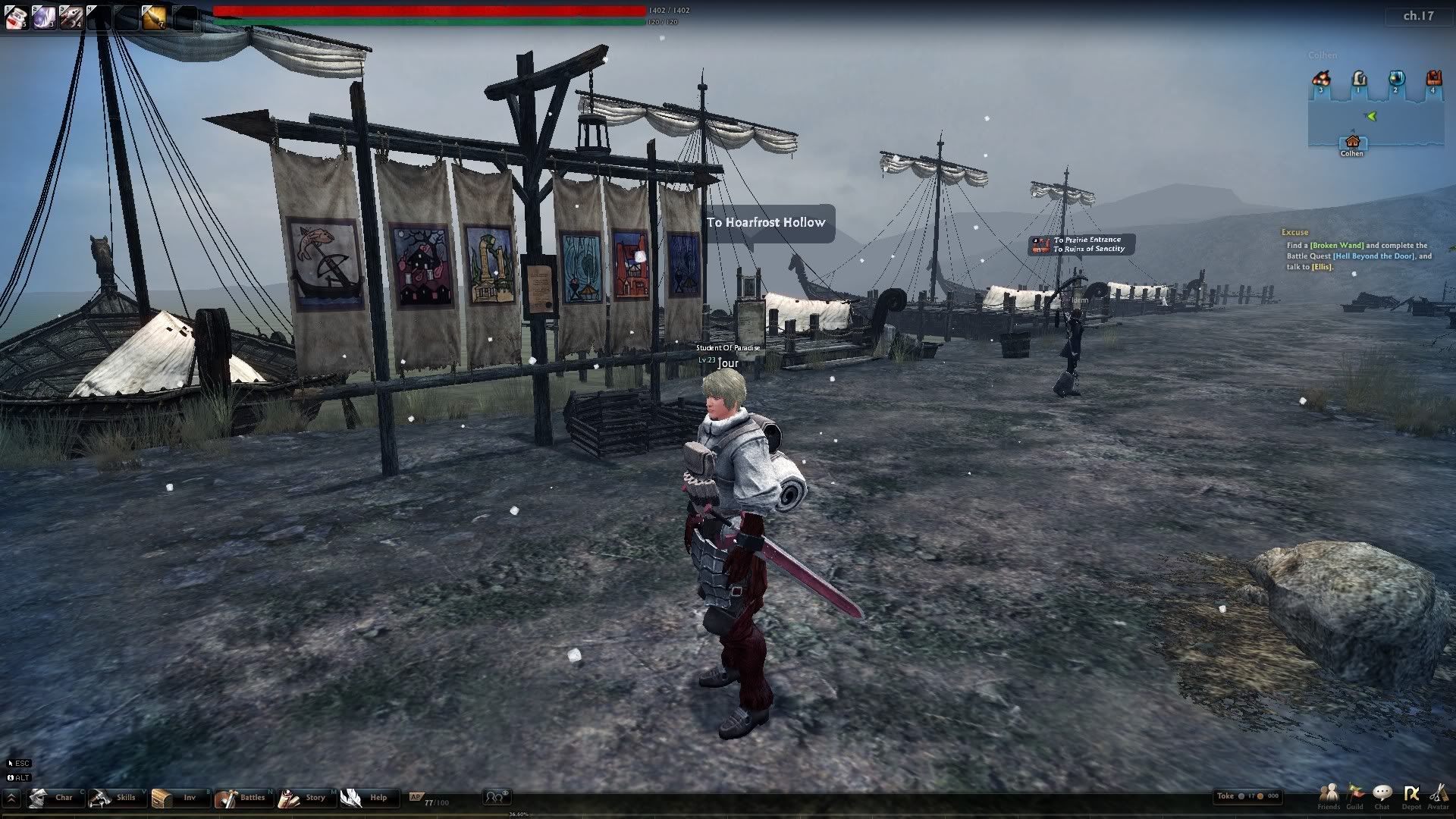Image resolution: width=1456 pixels, height=819 pixels.
Task: Open the Friends list
Action: coord(1329,795)
